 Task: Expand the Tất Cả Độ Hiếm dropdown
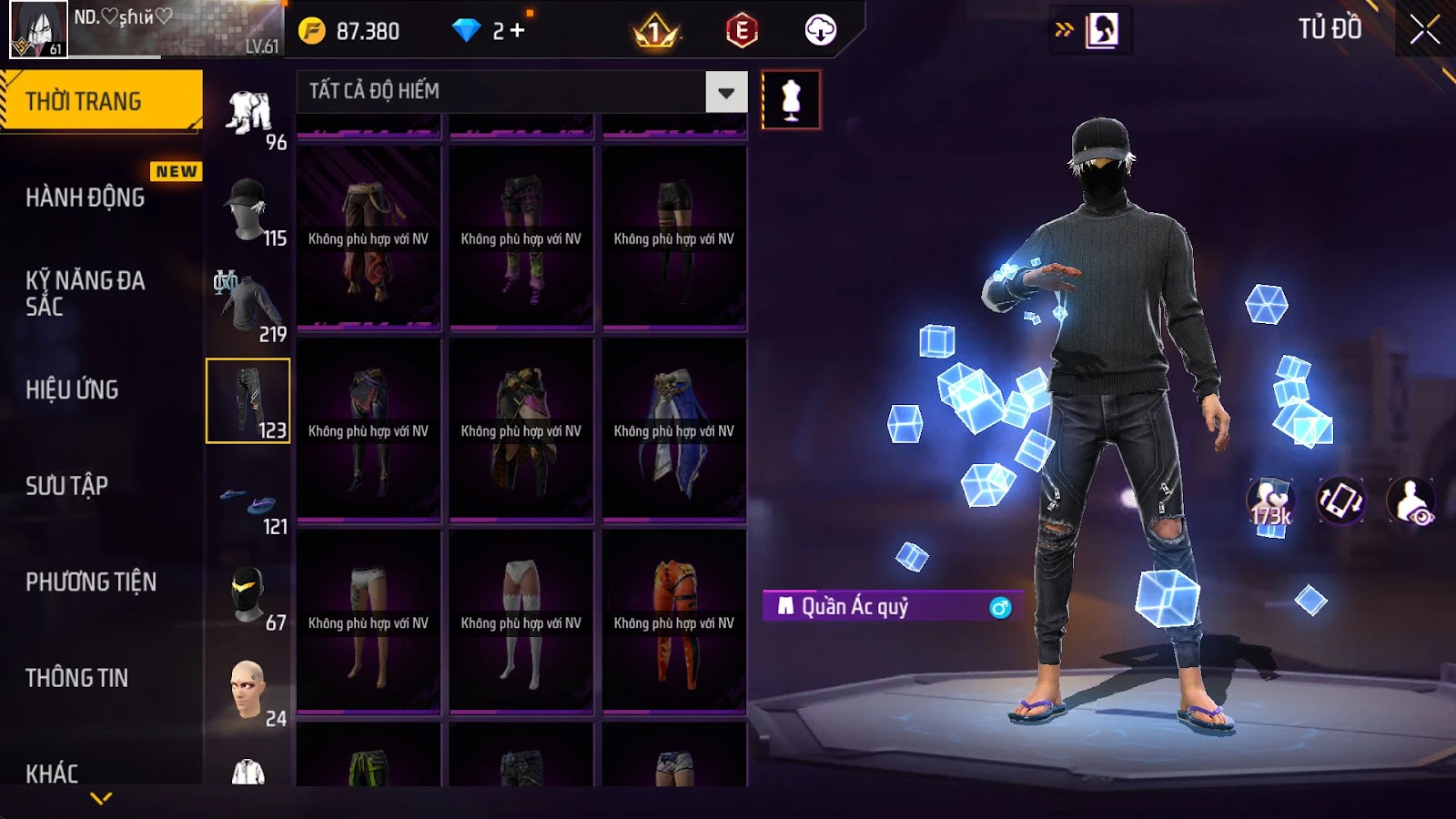[x=725, y=92]
